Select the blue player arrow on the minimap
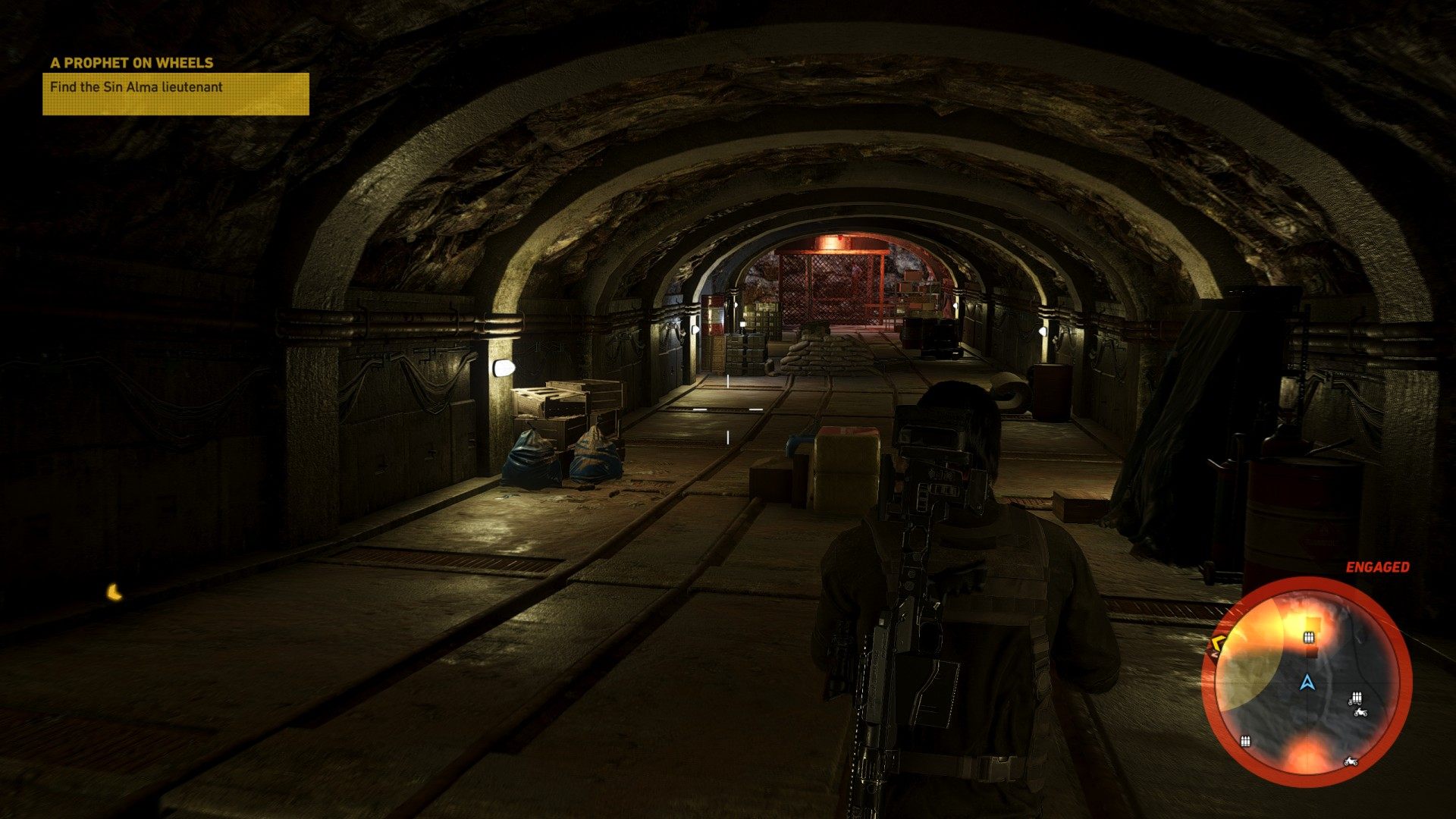The height and width of the screenshot is (819, 1456). 1307,682
